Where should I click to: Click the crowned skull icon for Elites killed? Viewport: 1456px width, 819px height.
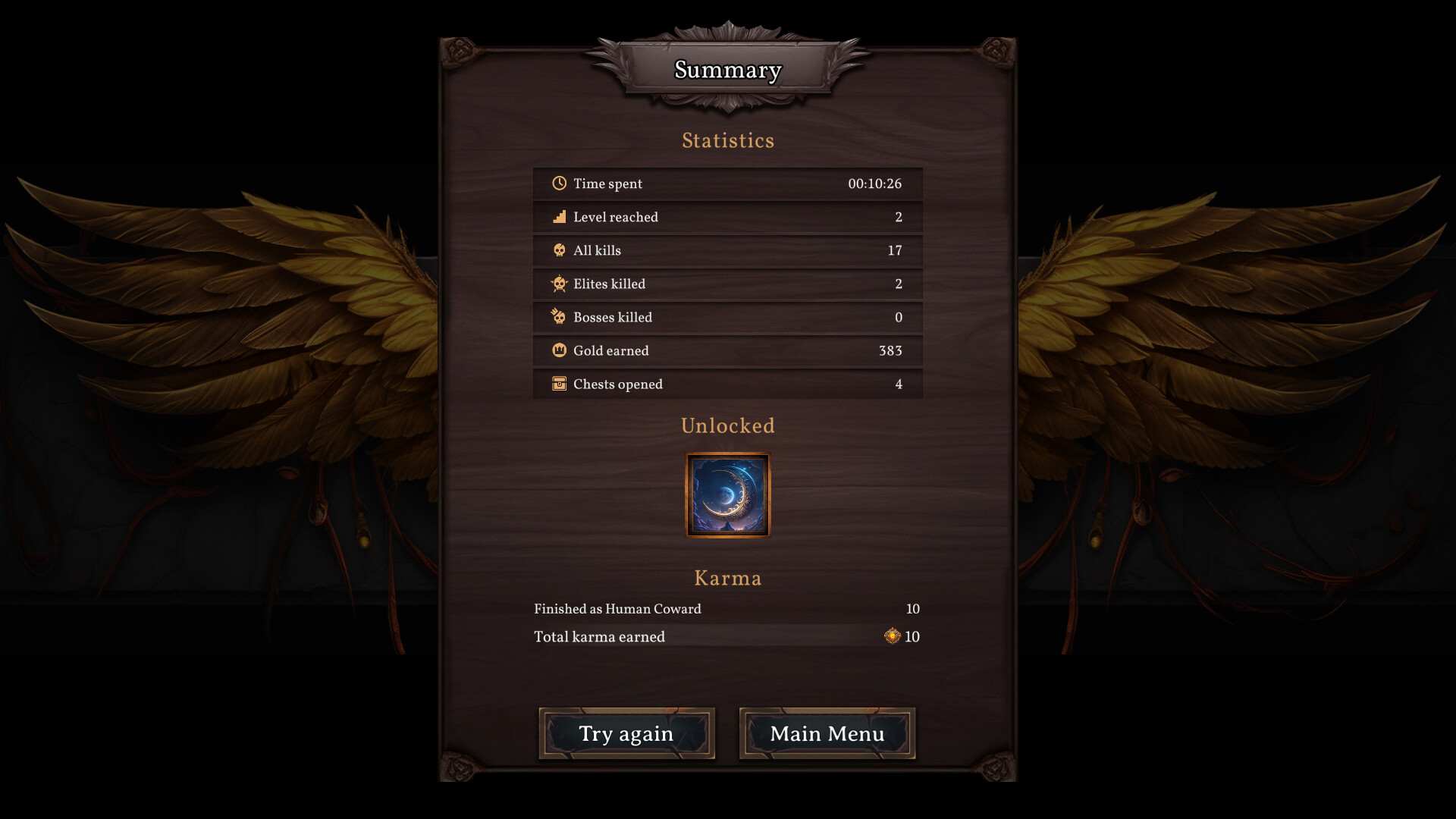559,284
